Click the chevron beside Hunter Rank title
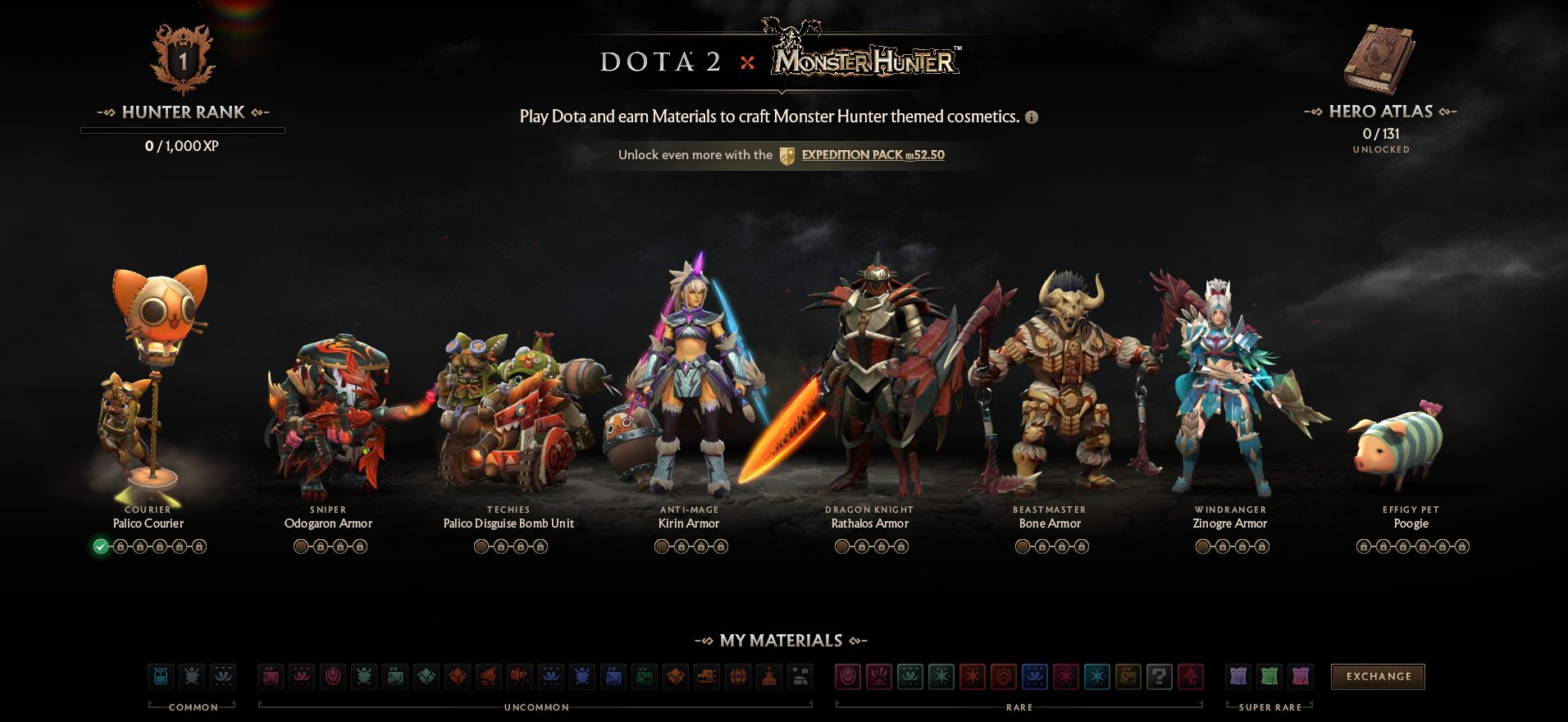Image resolution: width=1568 pixels, height=722 pixels. (x=264, y=112)
